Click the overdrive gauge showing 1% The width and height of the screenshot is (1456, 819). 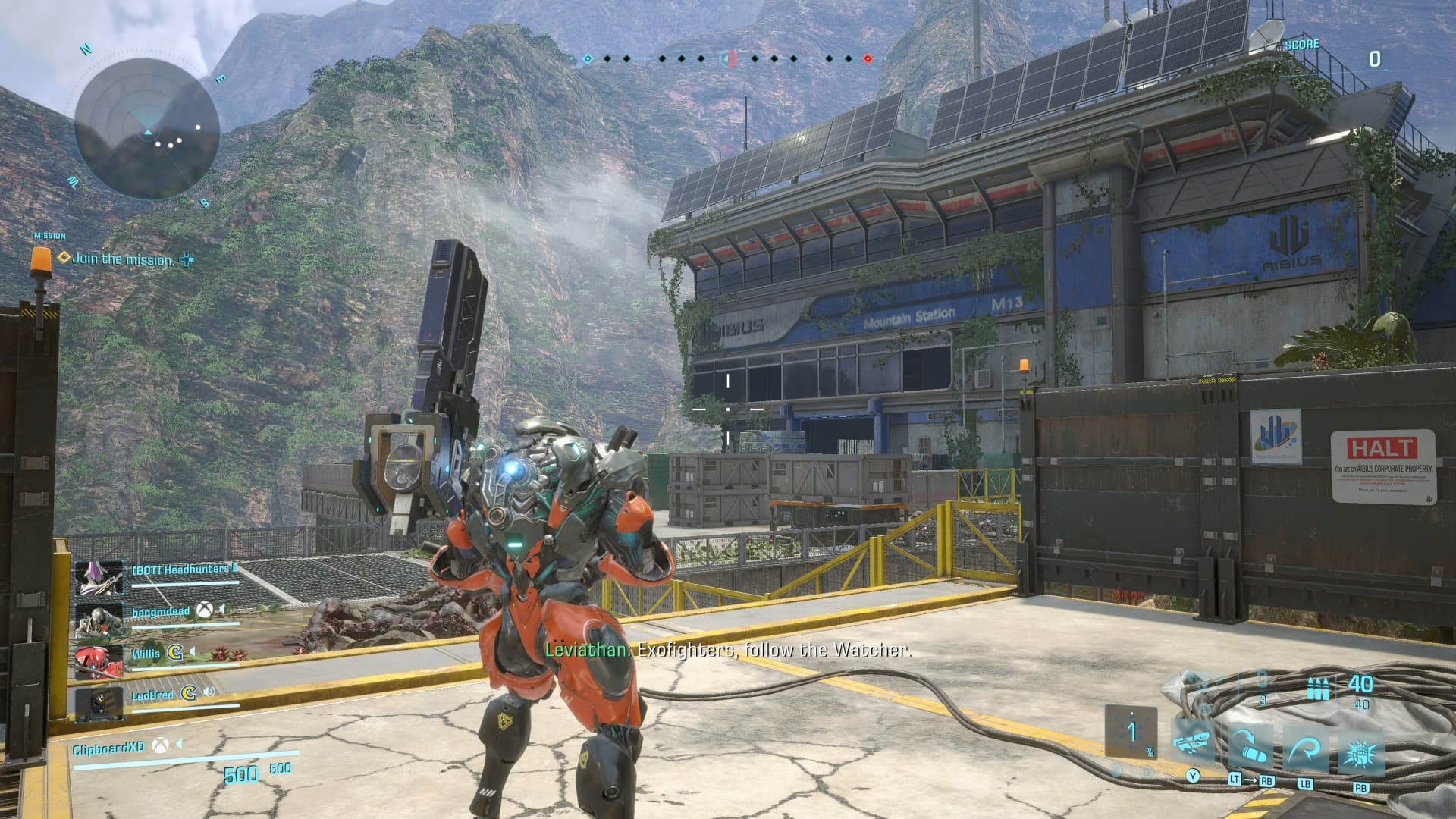click(x=1131, y=733)
